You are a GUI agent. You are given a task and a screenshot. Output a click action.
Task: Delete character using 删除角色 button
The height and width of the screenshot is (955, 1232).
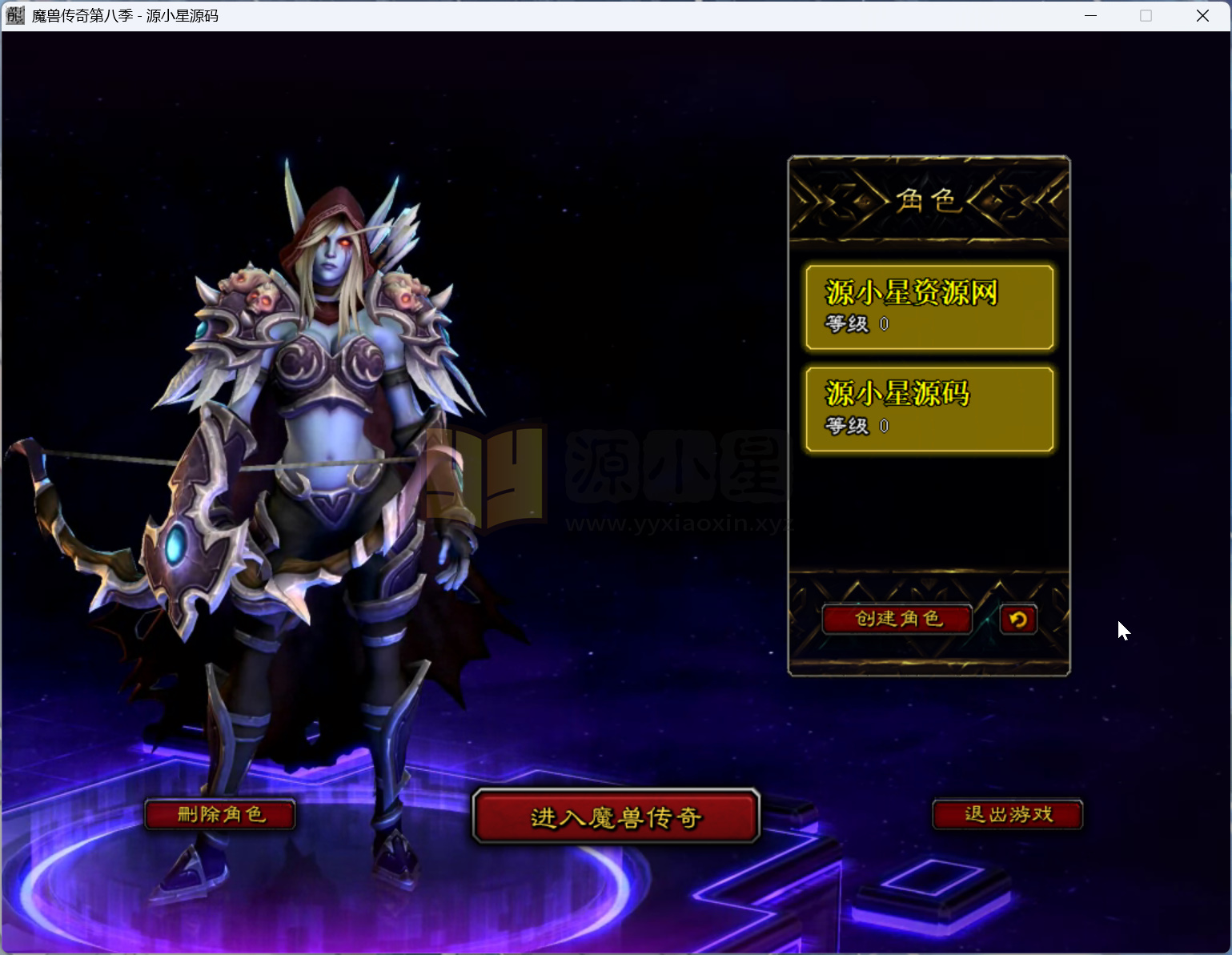[x=220, y=815]
